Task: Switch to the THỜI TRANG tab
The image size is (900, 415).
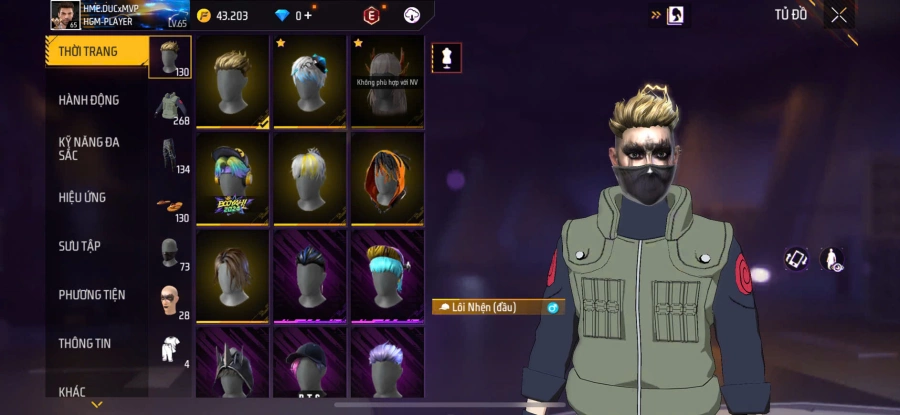Action: click(88, 52)
